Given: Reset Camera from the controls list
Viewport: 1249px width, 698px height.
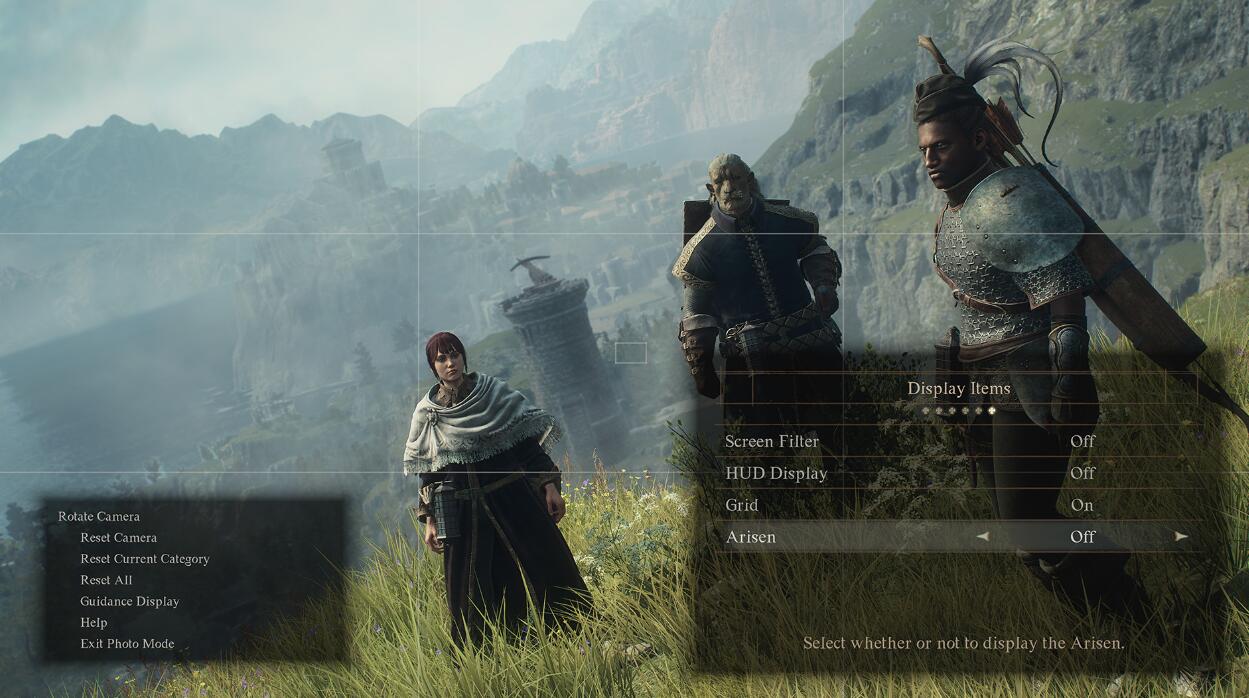Looking at the screenshot, I should click(x=118, y=538).
